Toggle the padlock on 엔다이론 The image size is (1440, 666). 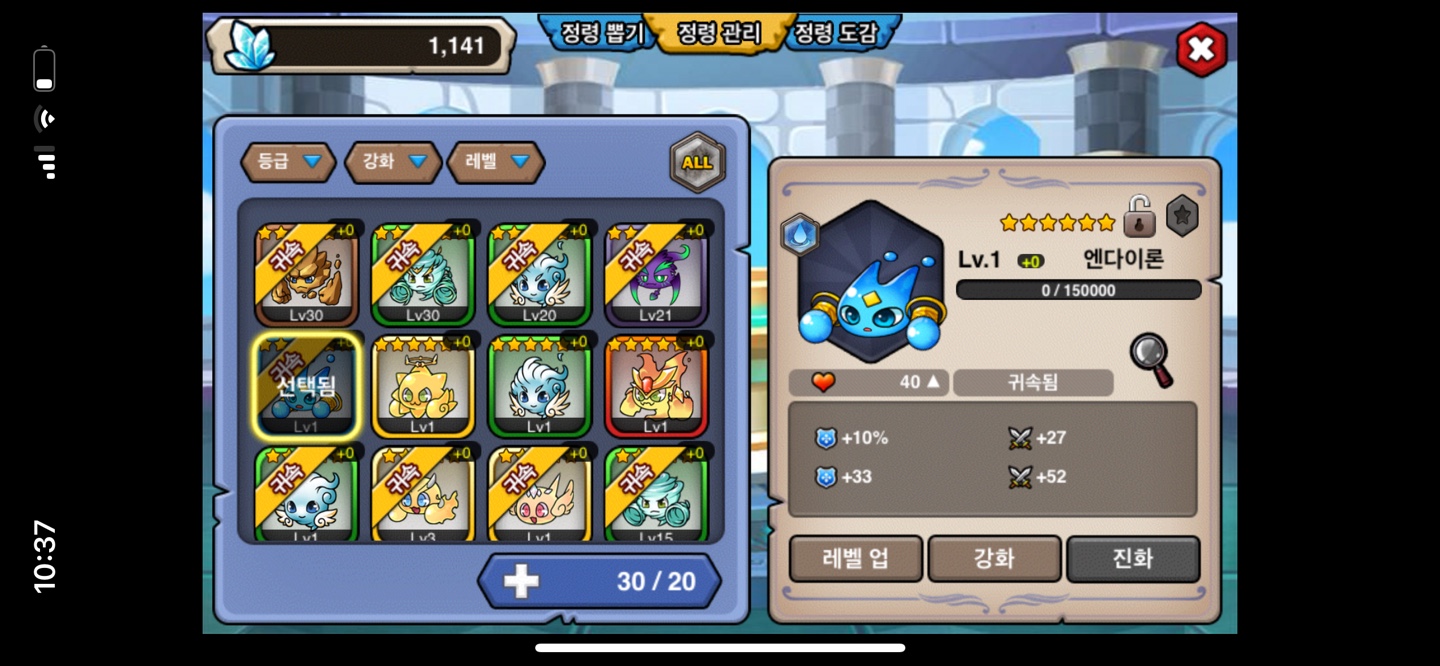[1139, 216]
